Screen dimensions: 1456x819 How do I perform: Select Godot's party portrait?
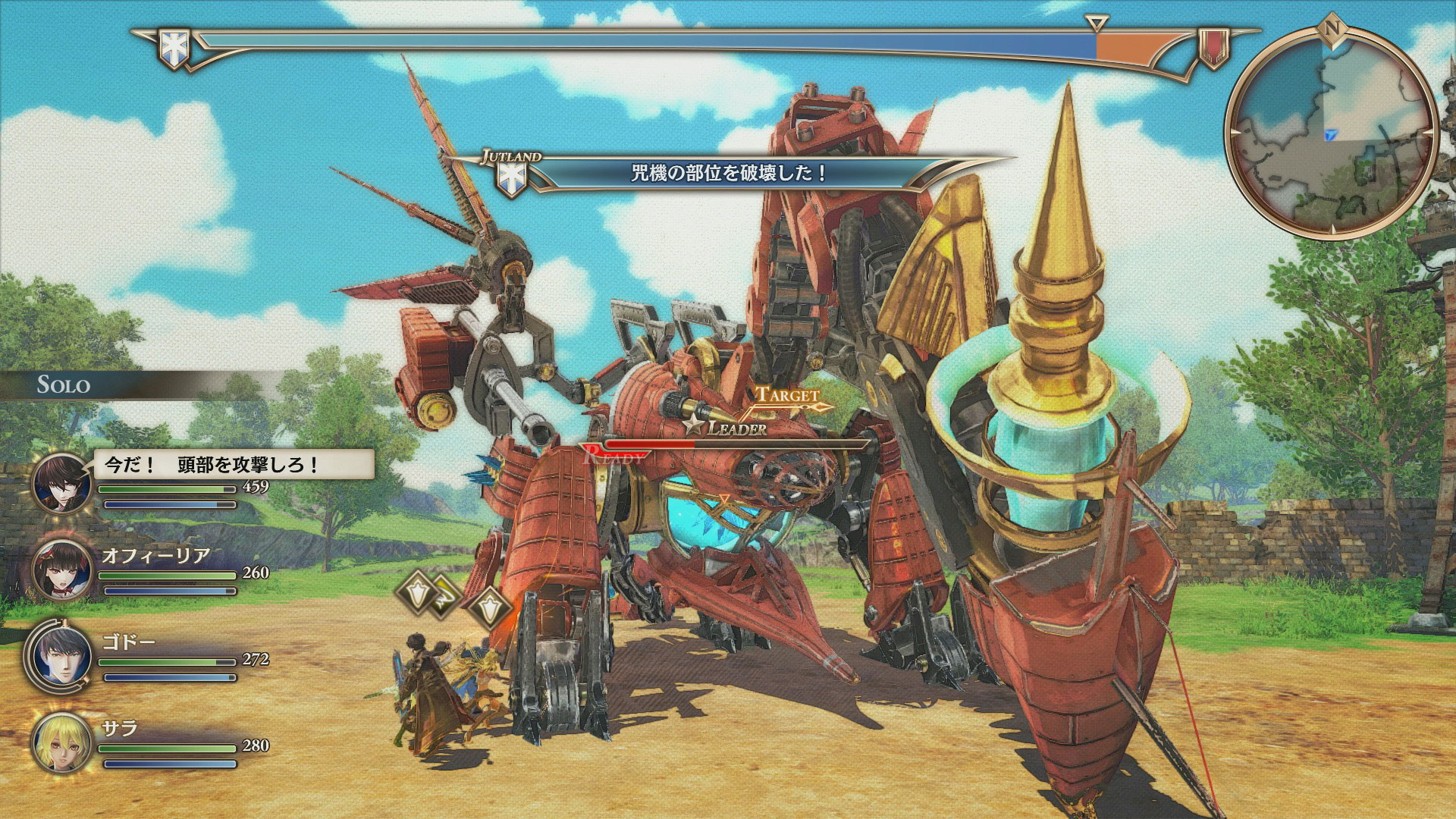[62, 657]
